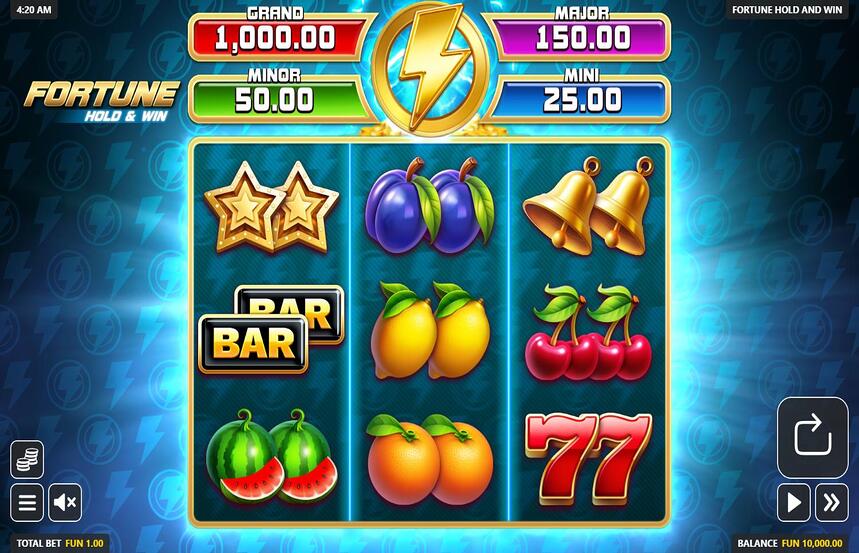Toggle sound with the muted speaker button
Viewport: 859px width, 553px height.
[x=65, y=502]
